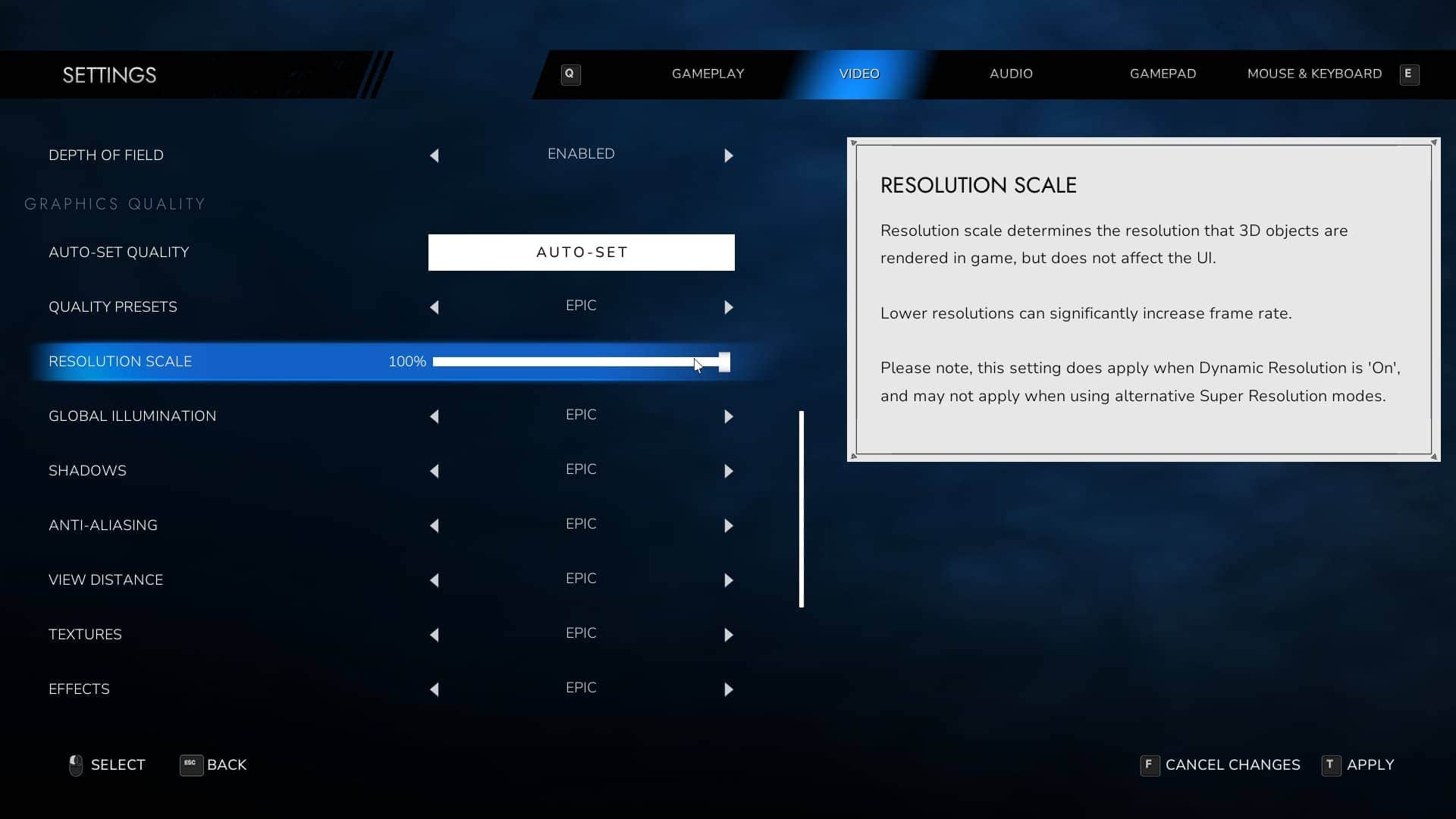Toggle Depth of Field with right arrow
1456x819 pixels.
tap(729, 155)
